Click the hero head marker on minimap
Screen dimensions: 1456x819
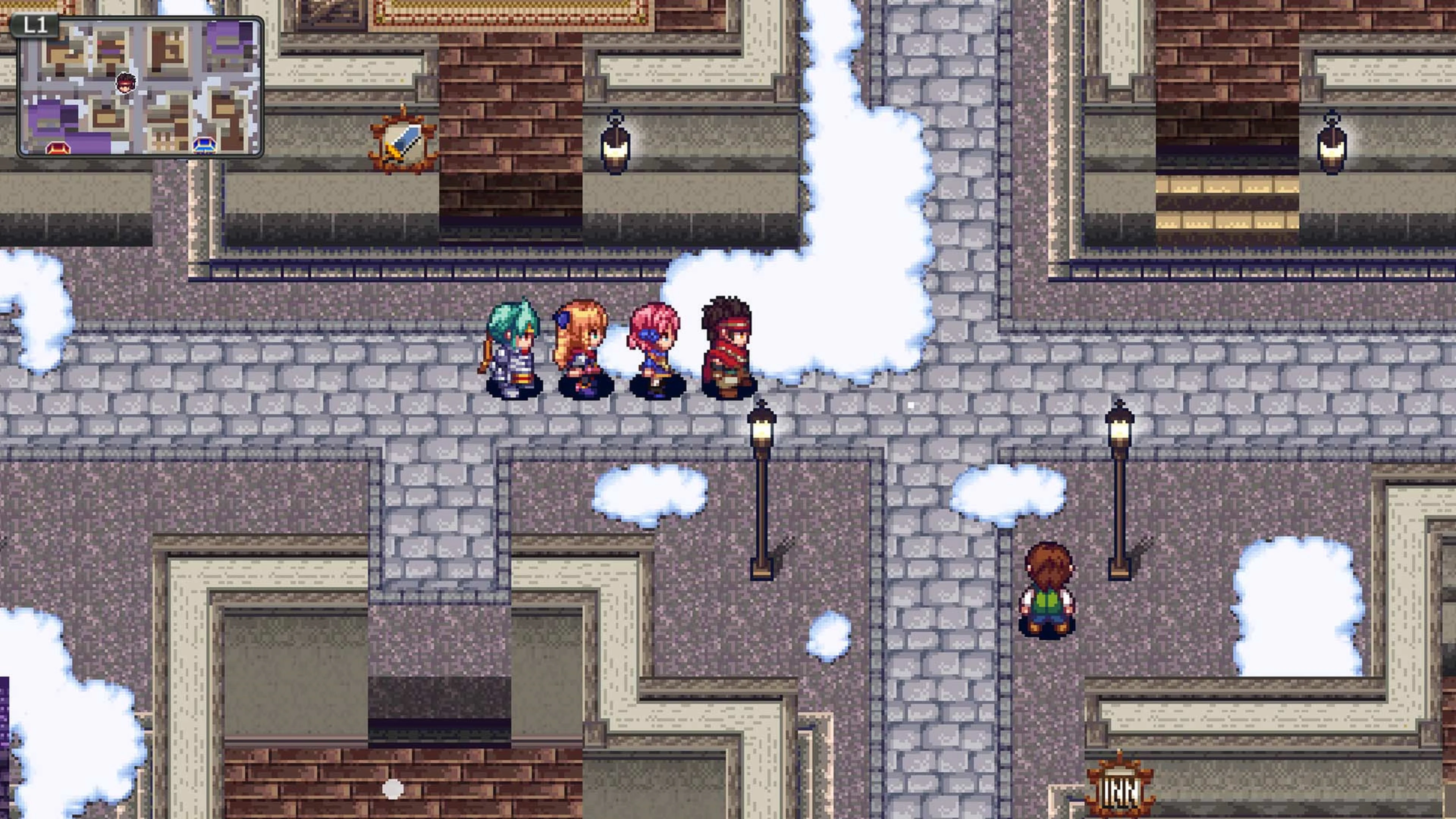(x=126, y=83)
